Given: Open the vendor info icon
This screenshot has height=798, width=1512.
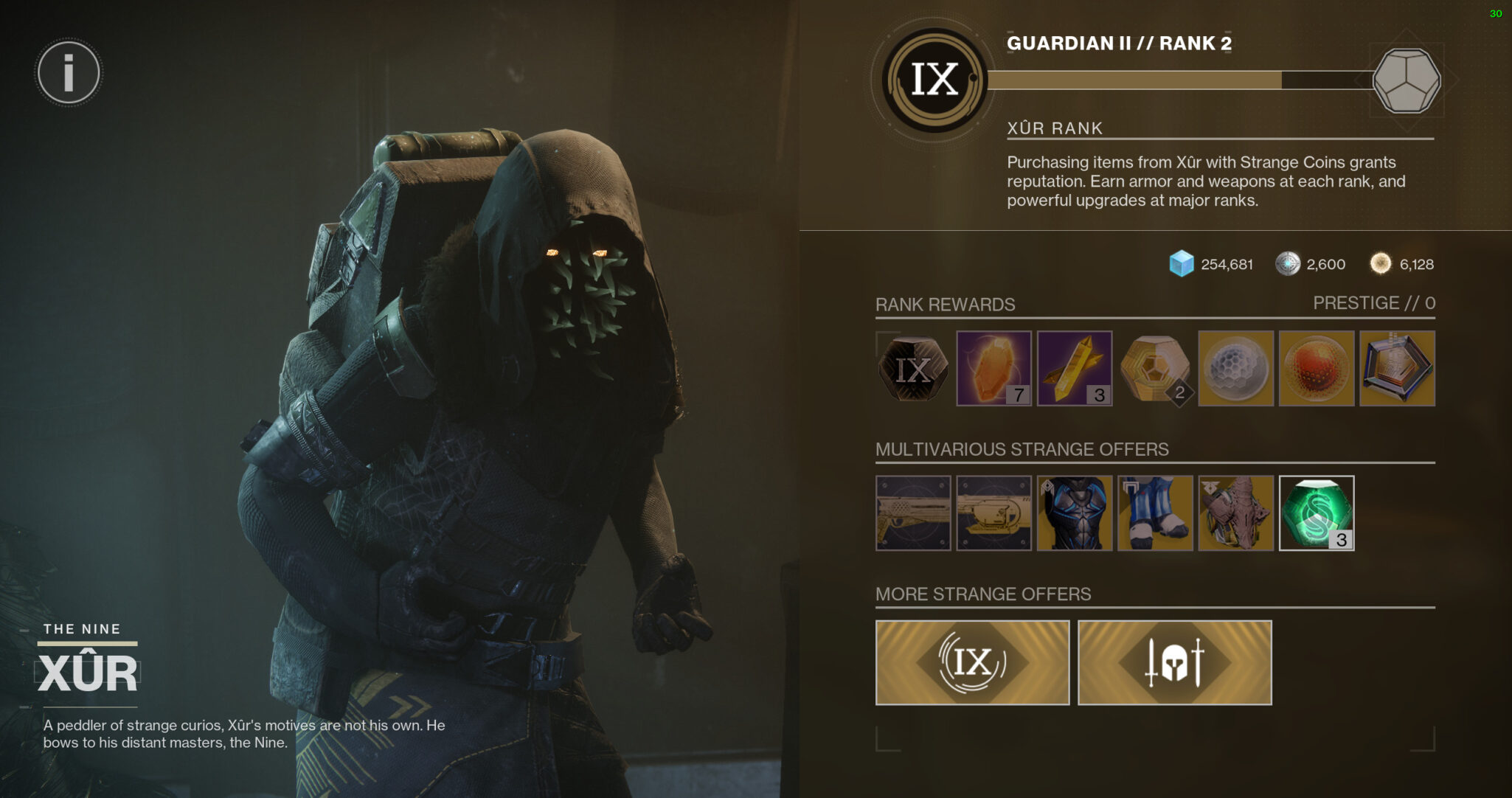Looking at the screenshot, I should coord(69,73).
